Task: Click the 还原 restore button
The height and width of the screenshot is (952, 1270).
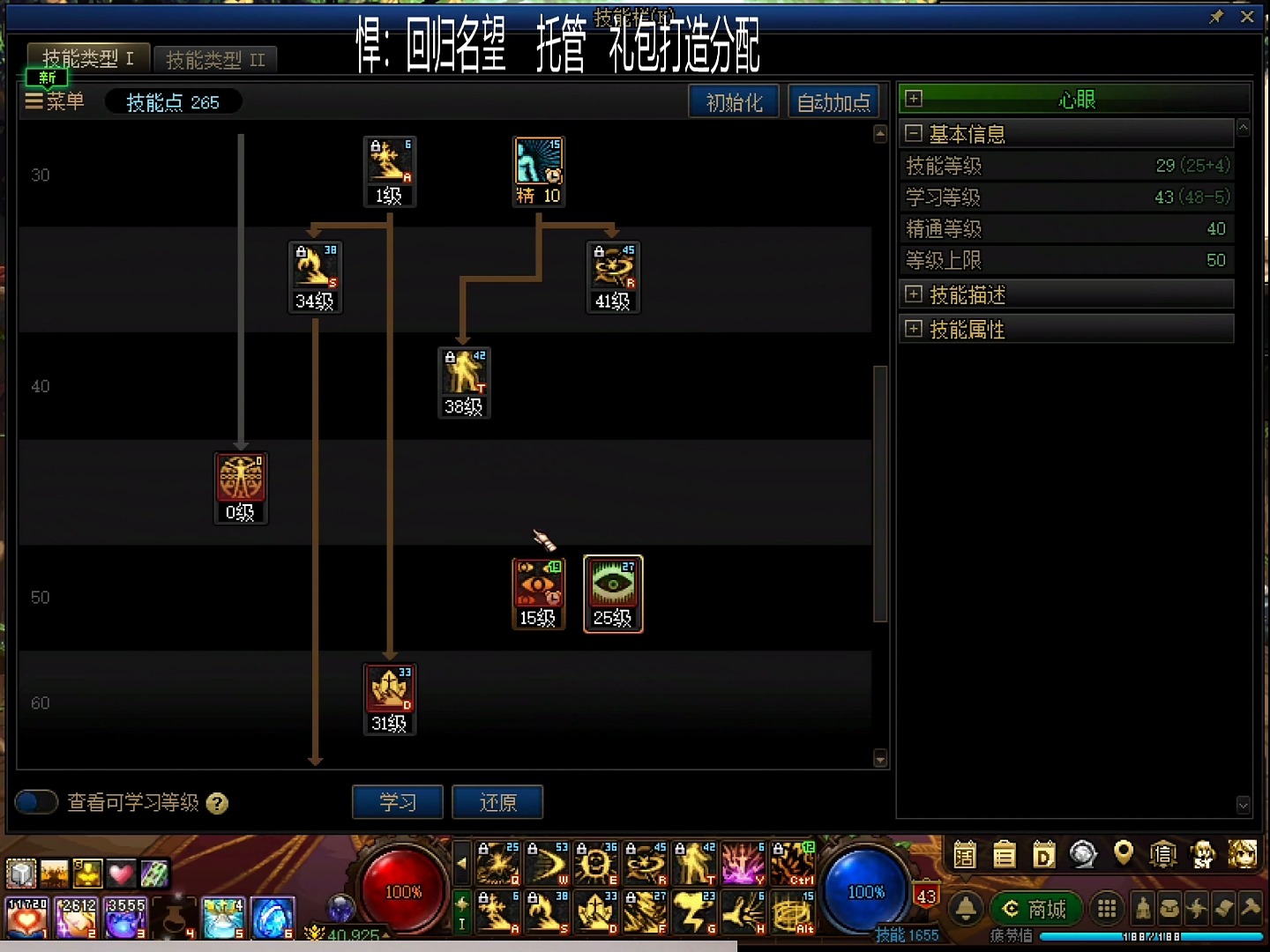Action: click(497, 802)
